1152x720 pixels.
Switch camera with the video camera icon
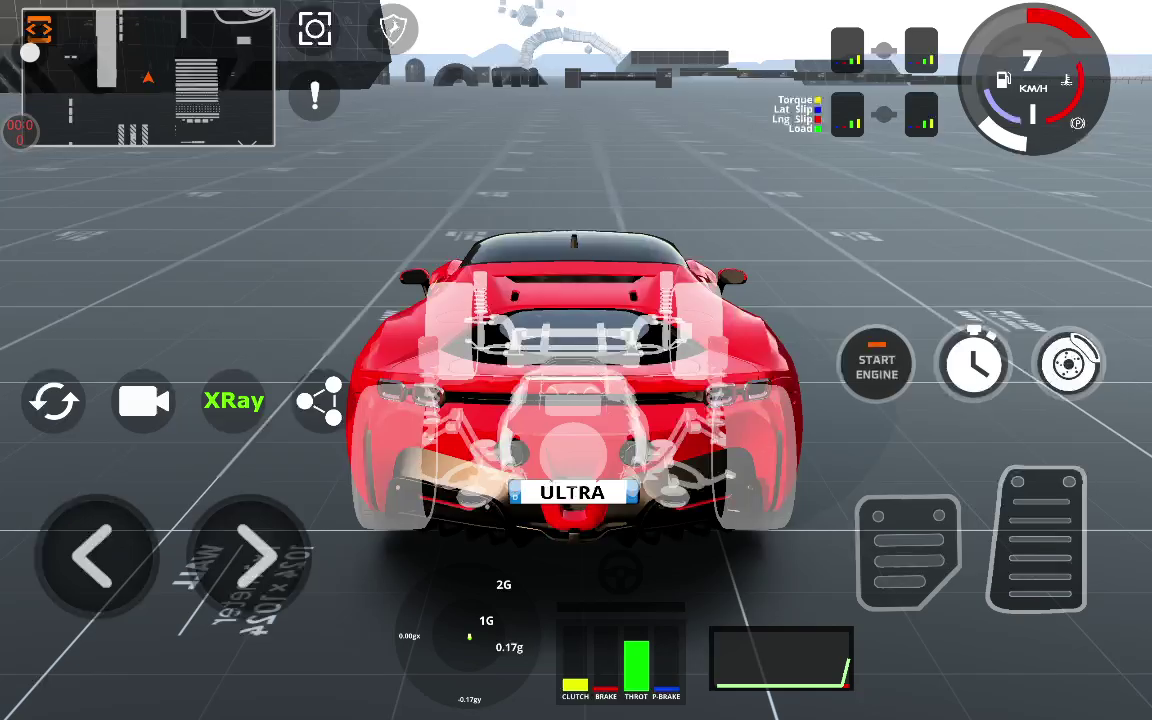(x=144, y=401)
